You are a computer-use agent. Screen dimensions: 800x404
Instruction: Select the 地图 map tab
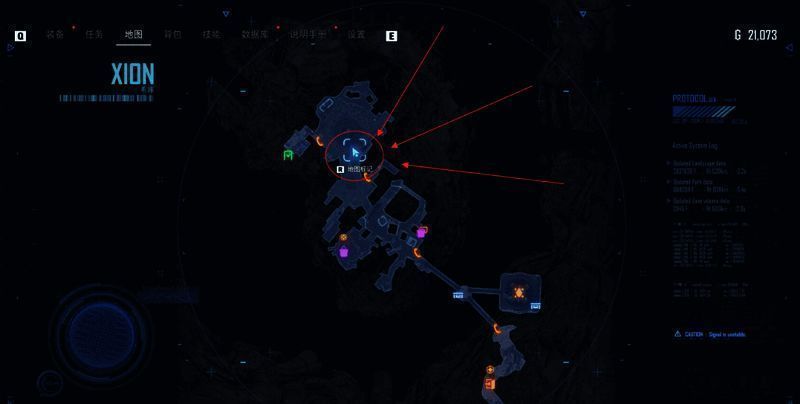pyautogui.click(x=133, y=35)
